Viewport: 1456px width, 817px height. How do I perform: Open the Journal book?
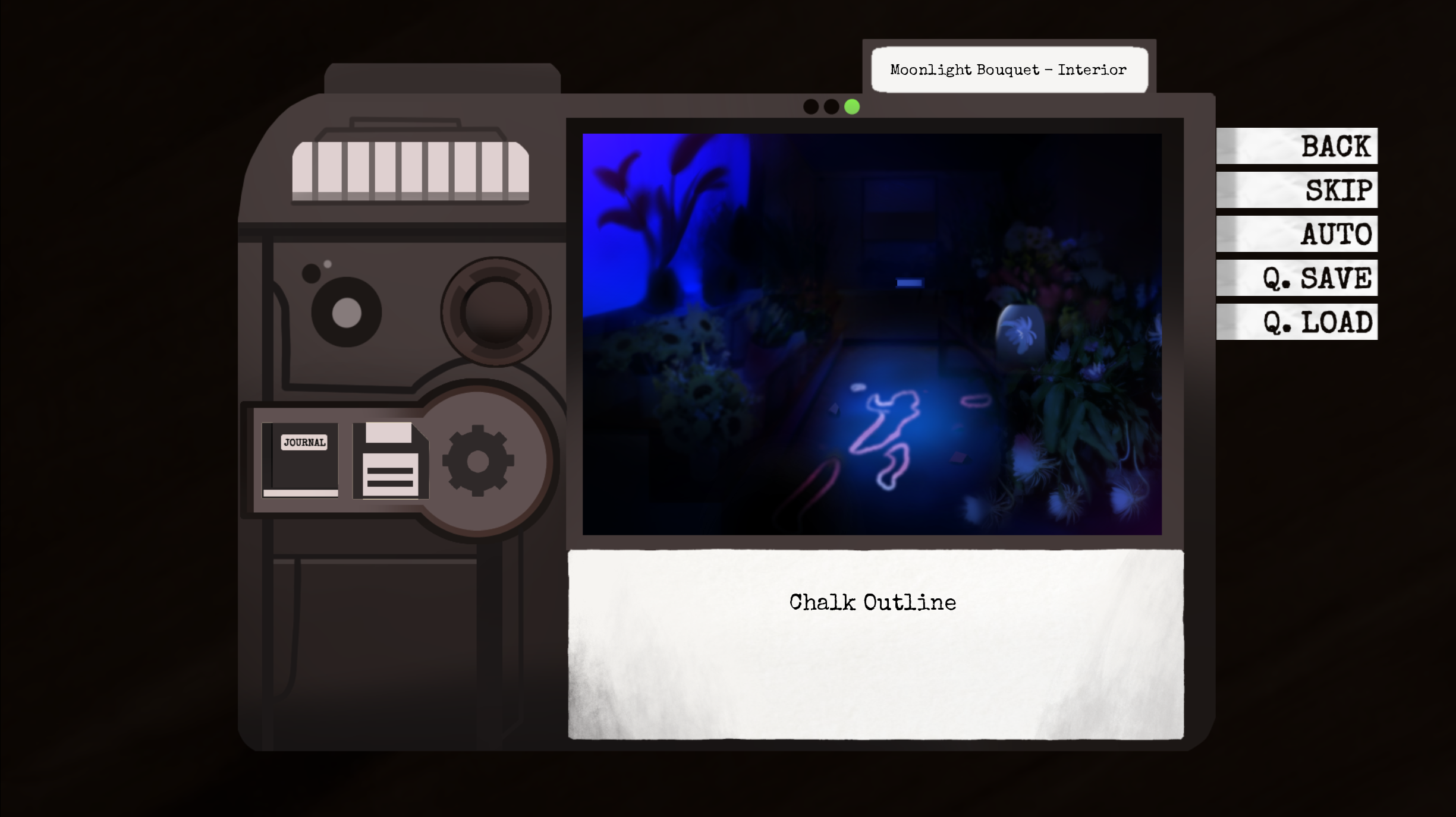coord(301,460)
